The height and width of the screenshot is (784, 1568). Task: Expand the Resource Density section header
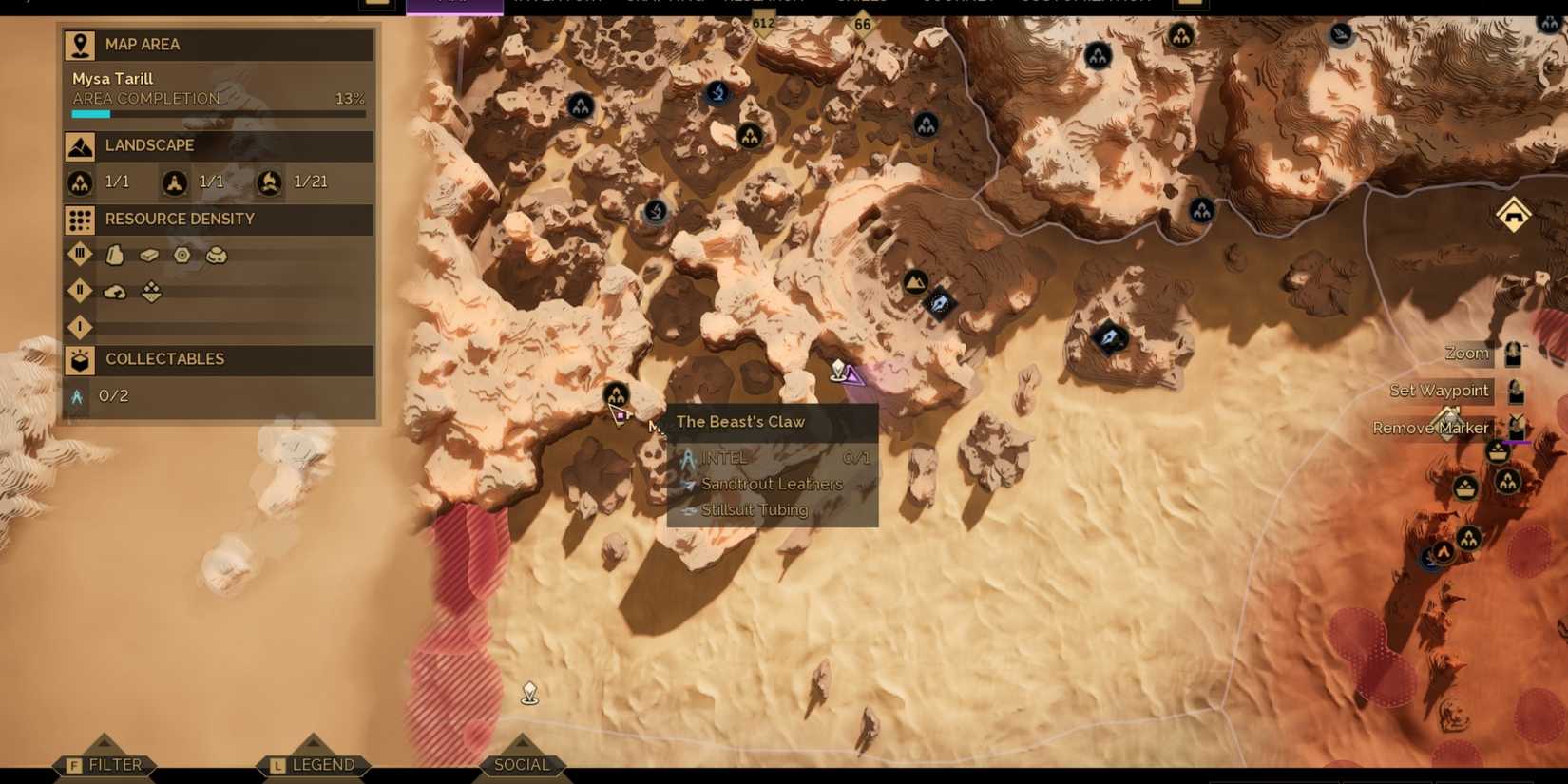click(219, 220)
